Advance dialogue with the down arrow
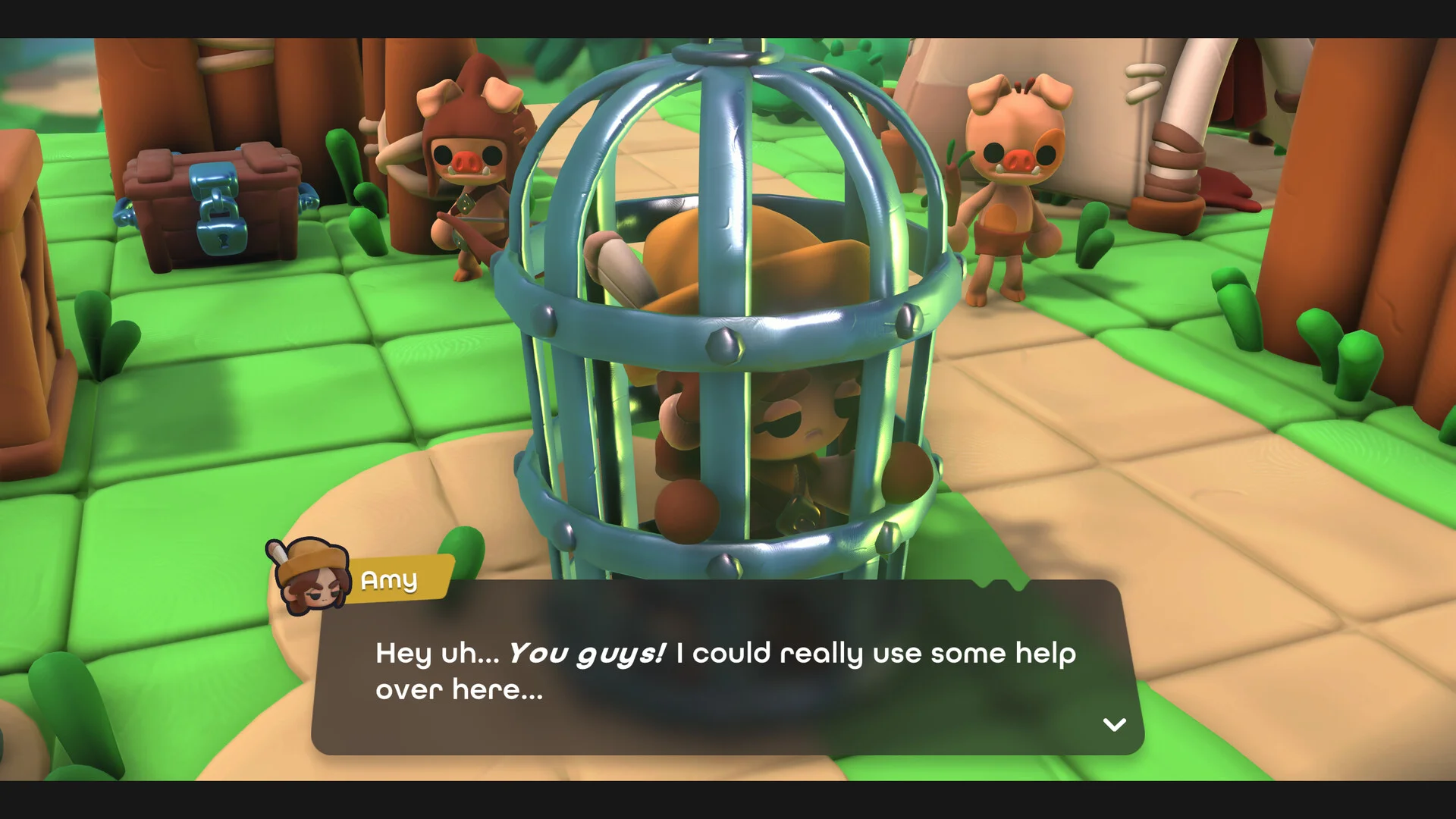The width and height of the screenshot is (1456, 819). (1113, 724)
